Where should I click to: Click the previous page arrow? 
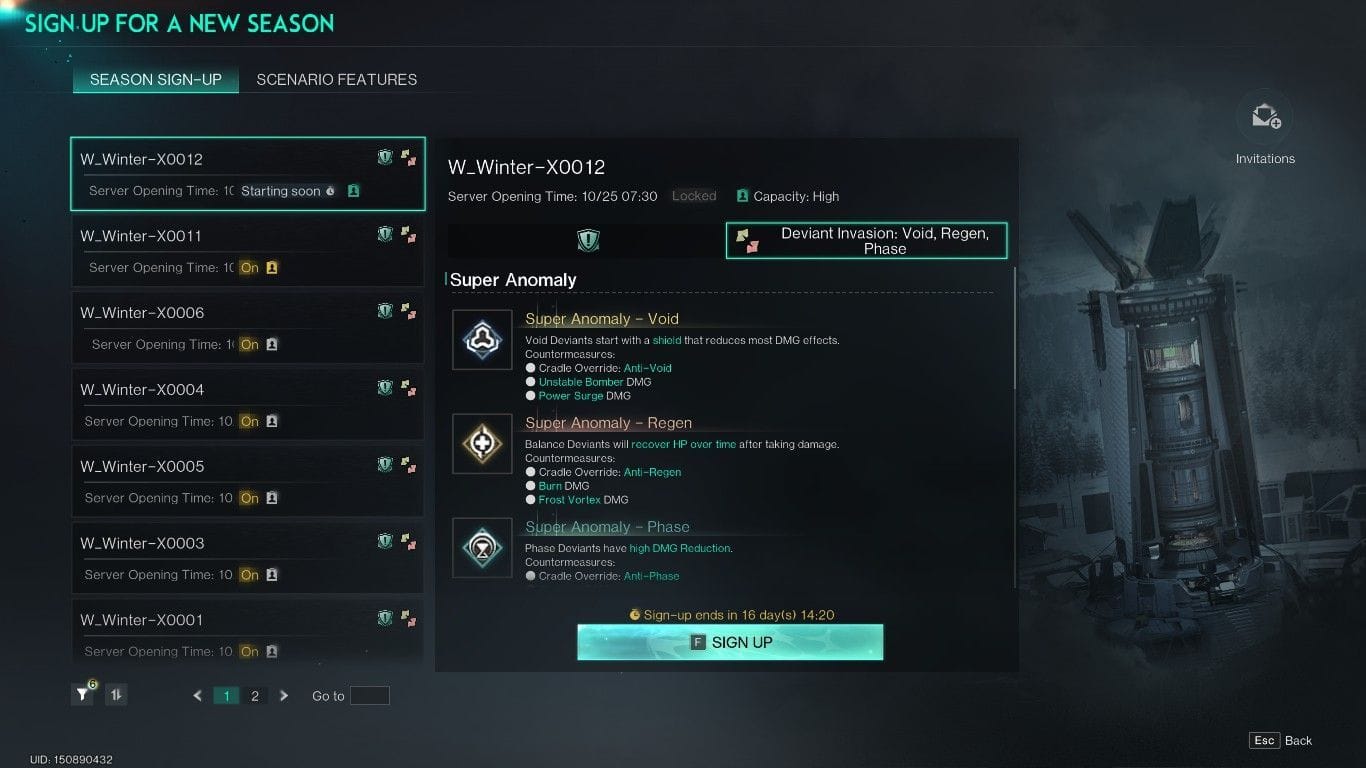click(x=196, y=694)
